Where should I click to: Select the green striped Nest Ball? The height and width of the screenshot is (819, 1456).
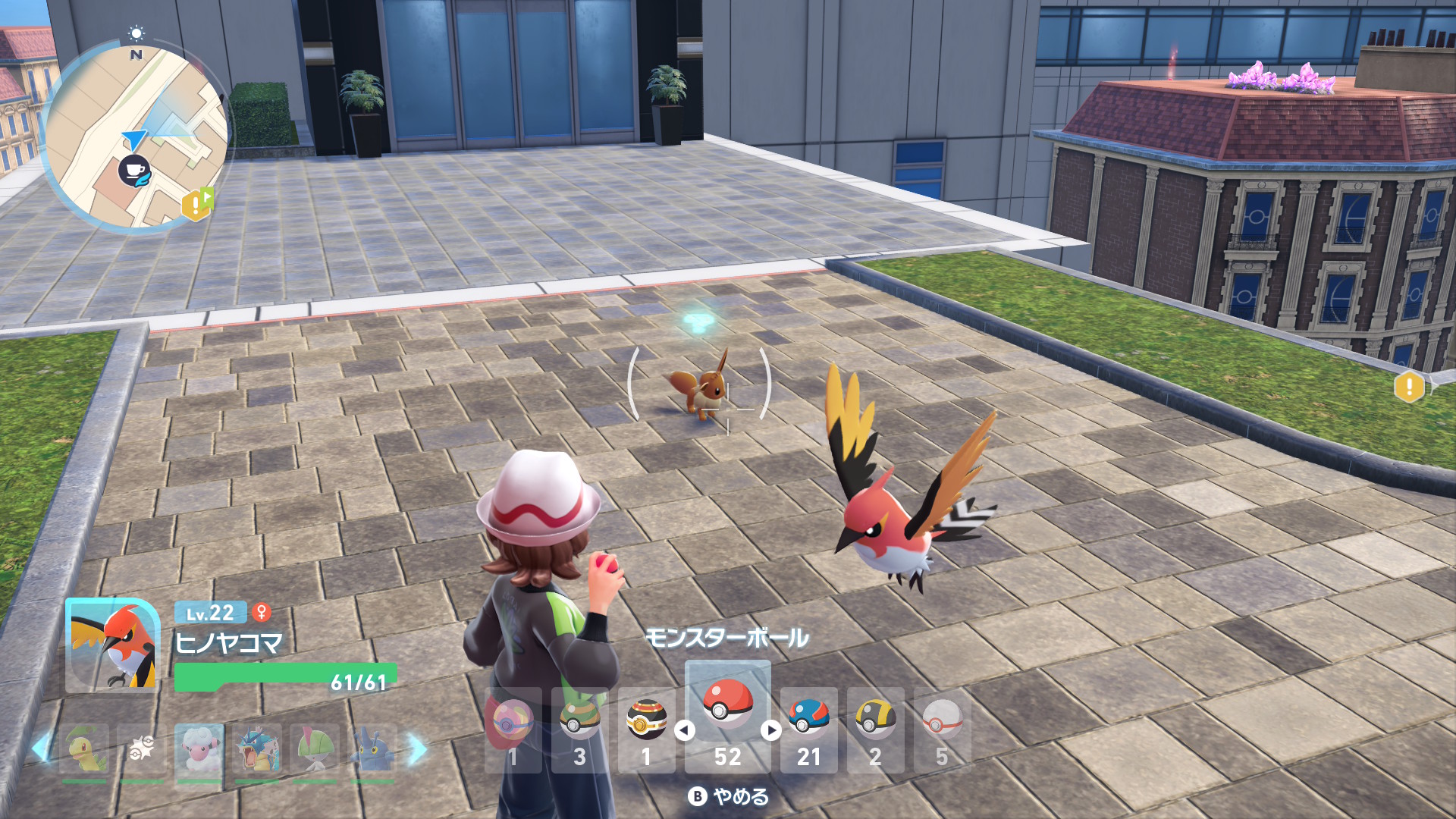579,730
